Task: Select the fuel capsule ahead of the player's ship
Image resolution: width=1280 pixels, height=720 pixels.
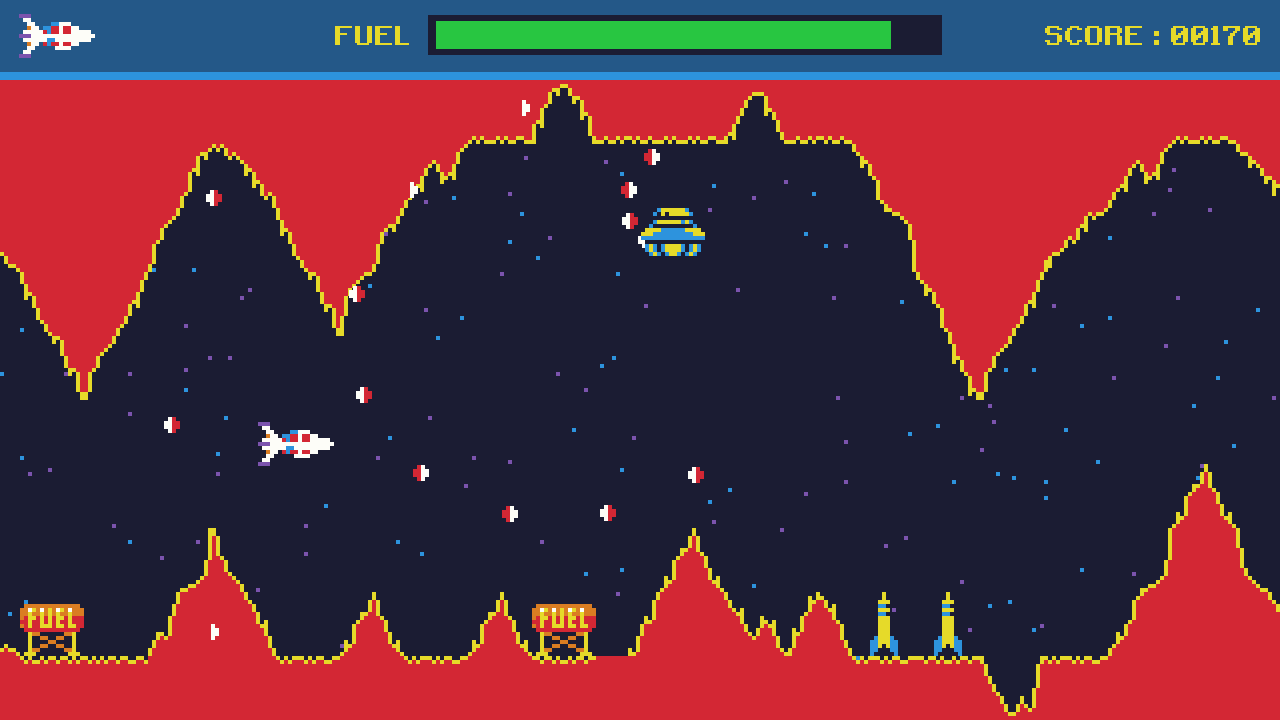Action: (363, 393)
